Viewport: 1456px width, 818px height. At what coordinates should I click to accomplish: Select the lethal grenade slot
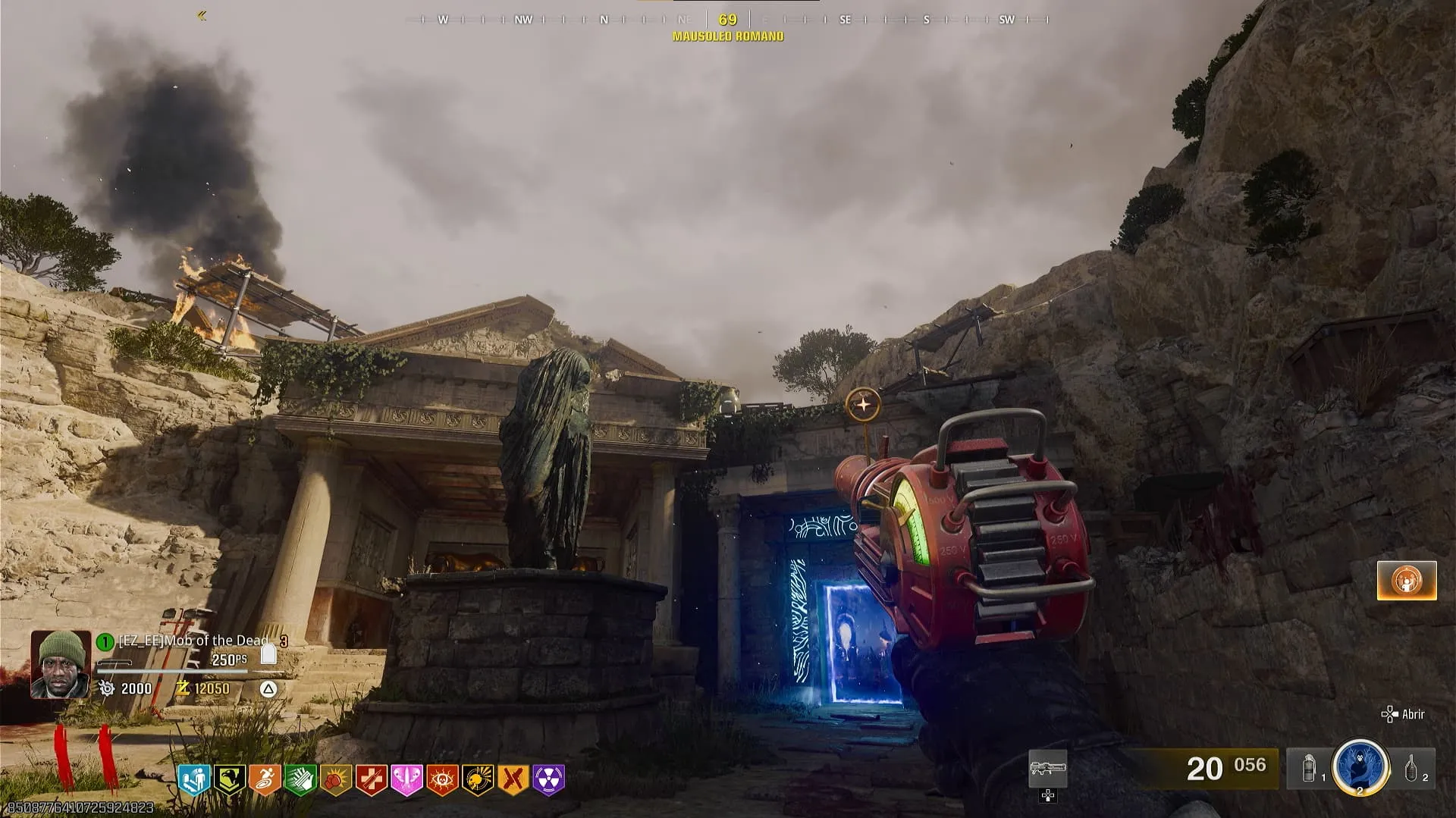tap(1412, 769)
